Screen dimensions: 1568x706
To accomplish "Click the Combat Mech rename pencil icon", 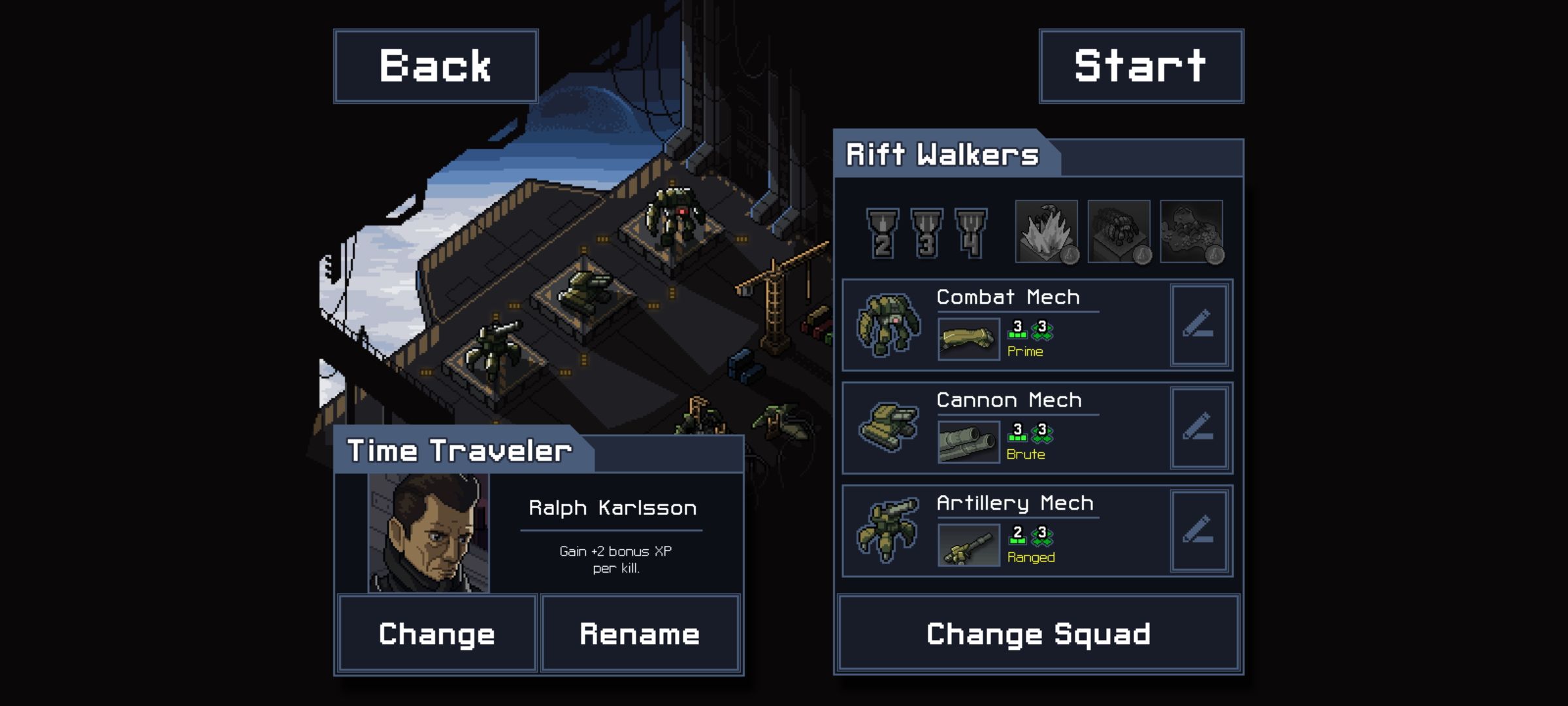I will [1200, 325].
